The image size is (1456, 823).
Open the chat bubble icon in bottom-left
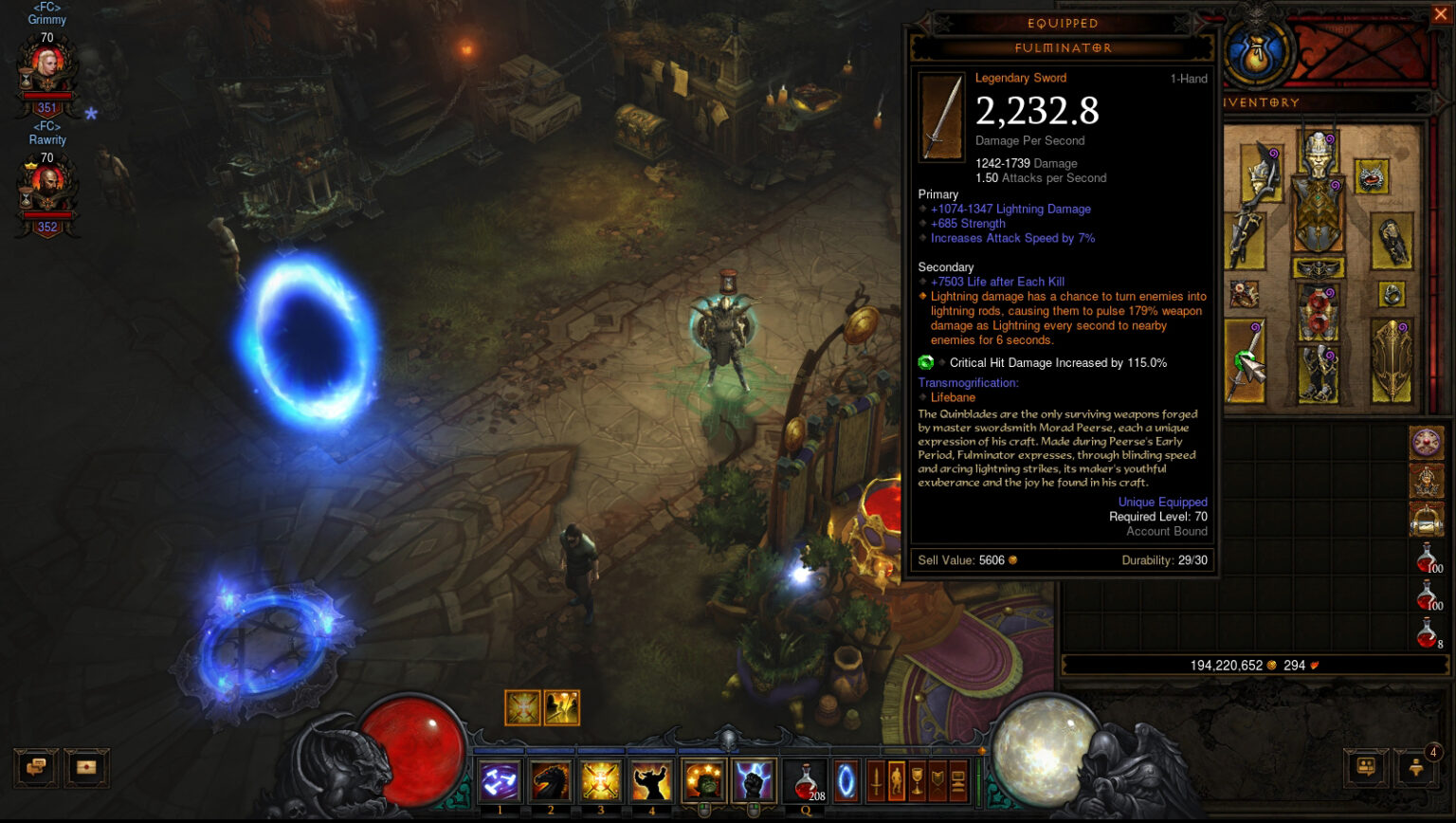pos(35,768)
